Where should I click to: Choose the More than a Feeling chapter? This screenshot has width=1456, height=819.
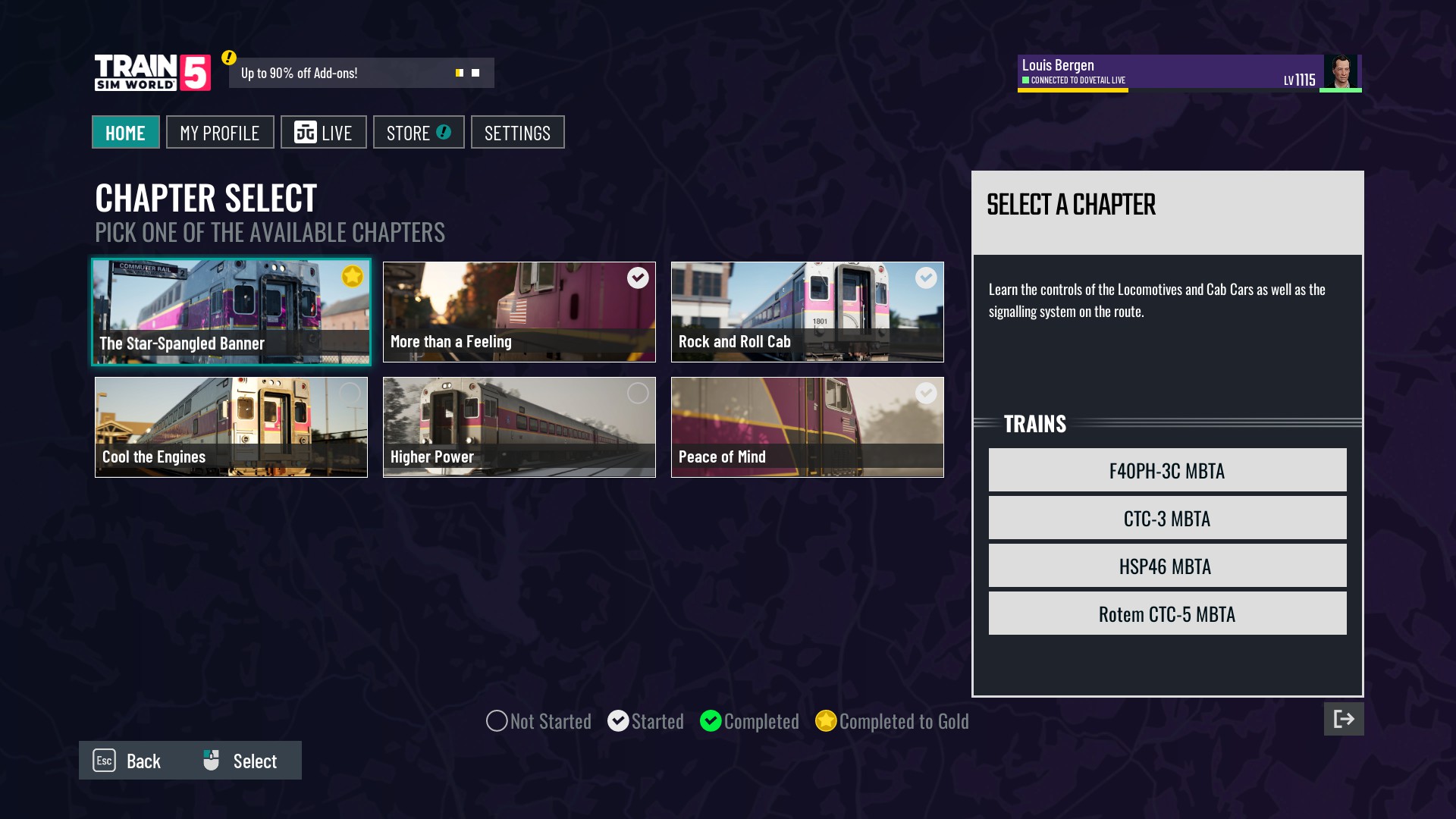[x=519, y=312]
